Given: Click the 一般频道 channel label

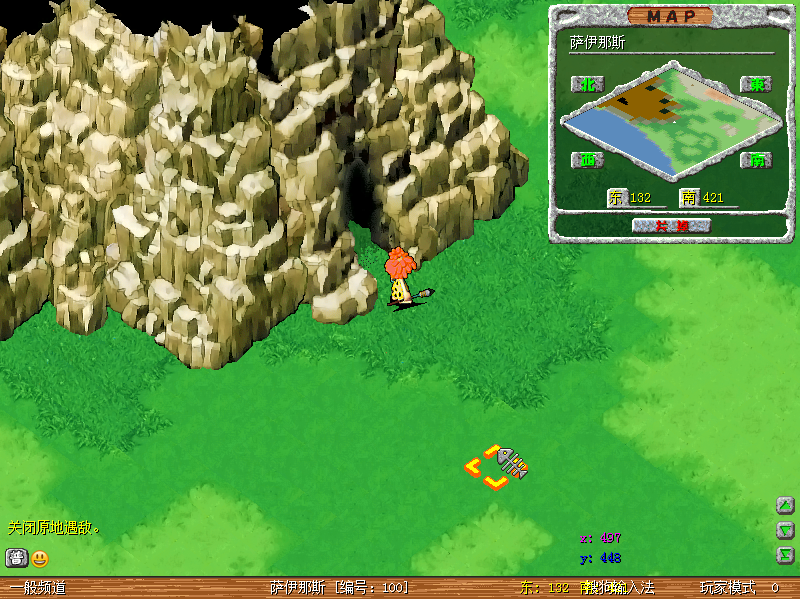Looking at the screenshot, I should (37, 588).
